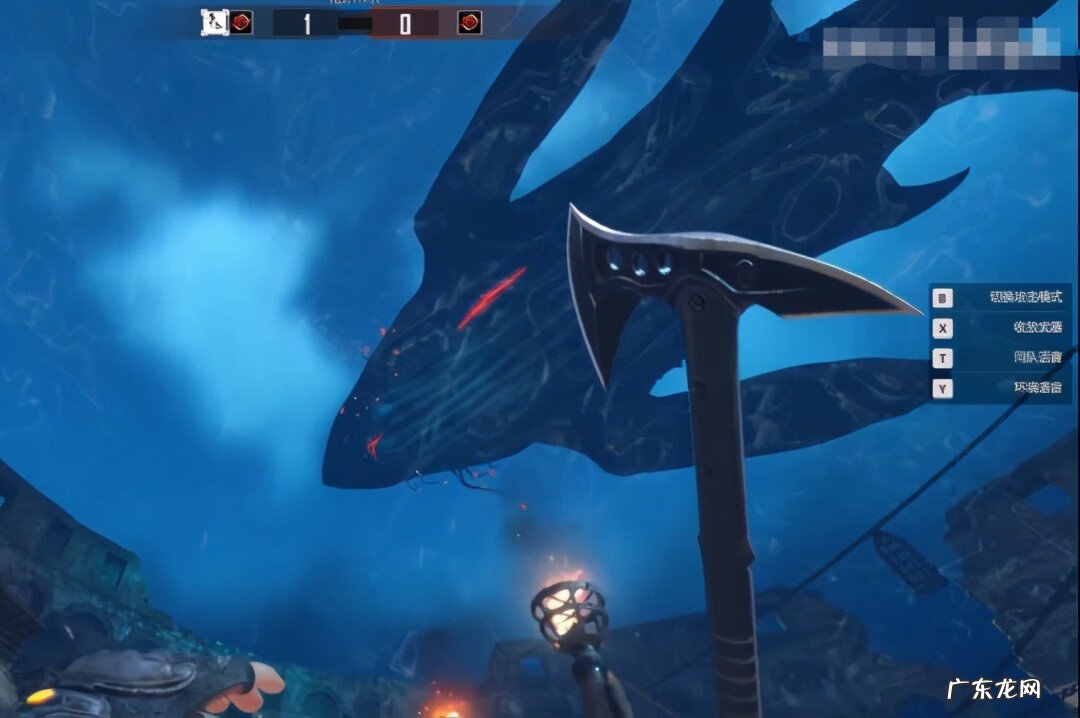Select the red emblem beside the right score

(469, 22)
